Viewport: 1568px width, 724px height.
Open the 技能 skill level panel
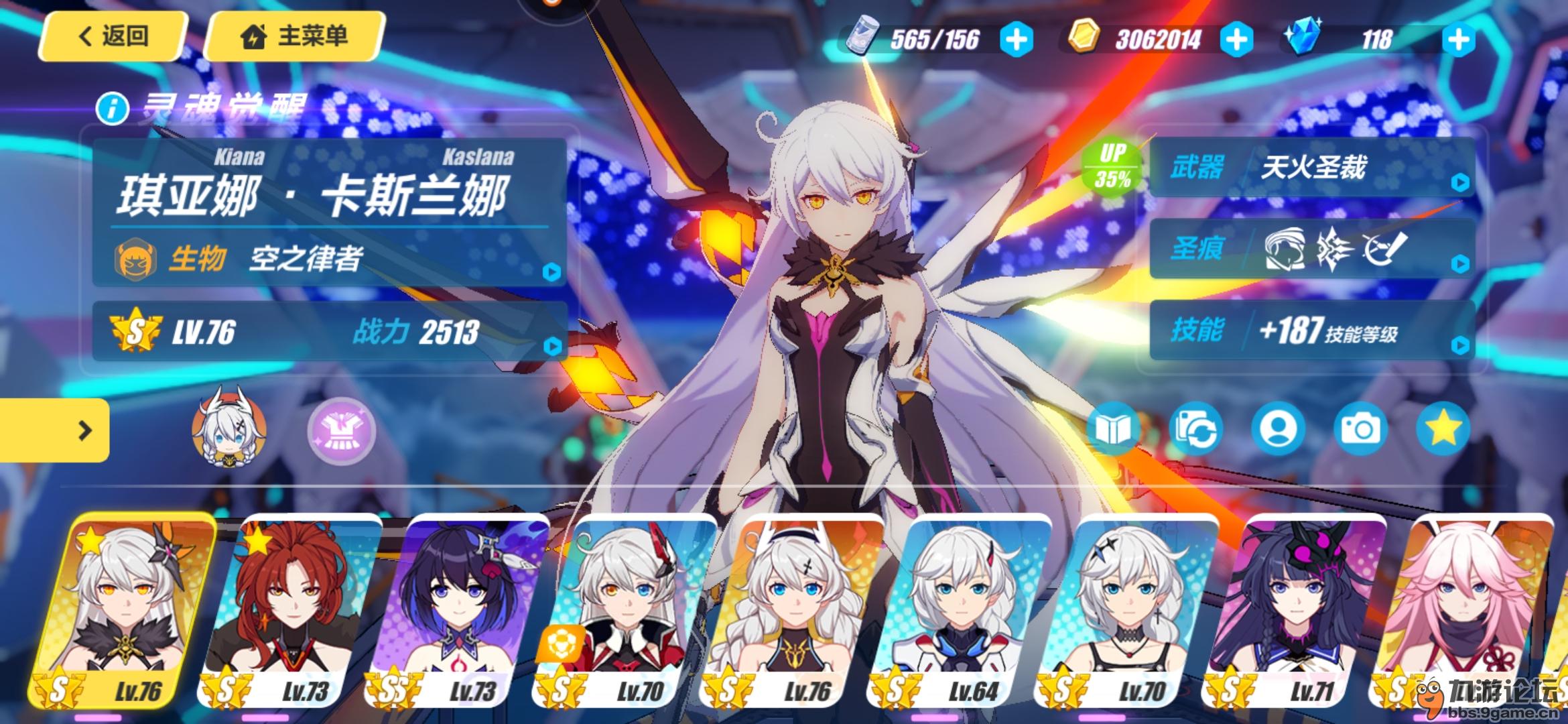click(x=1312, y=331)
